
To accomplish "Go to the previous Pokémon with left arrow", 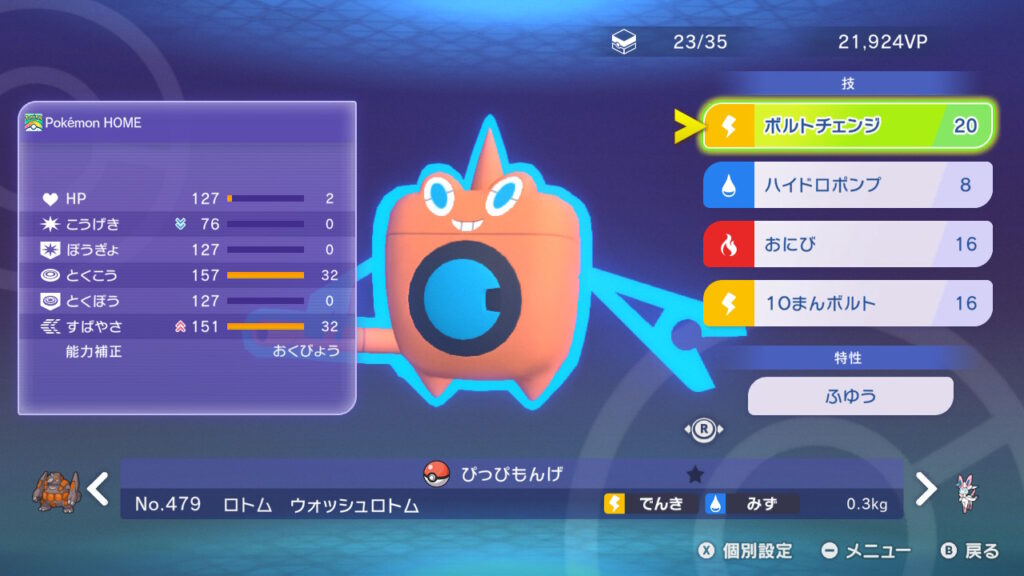I will 97,488.
